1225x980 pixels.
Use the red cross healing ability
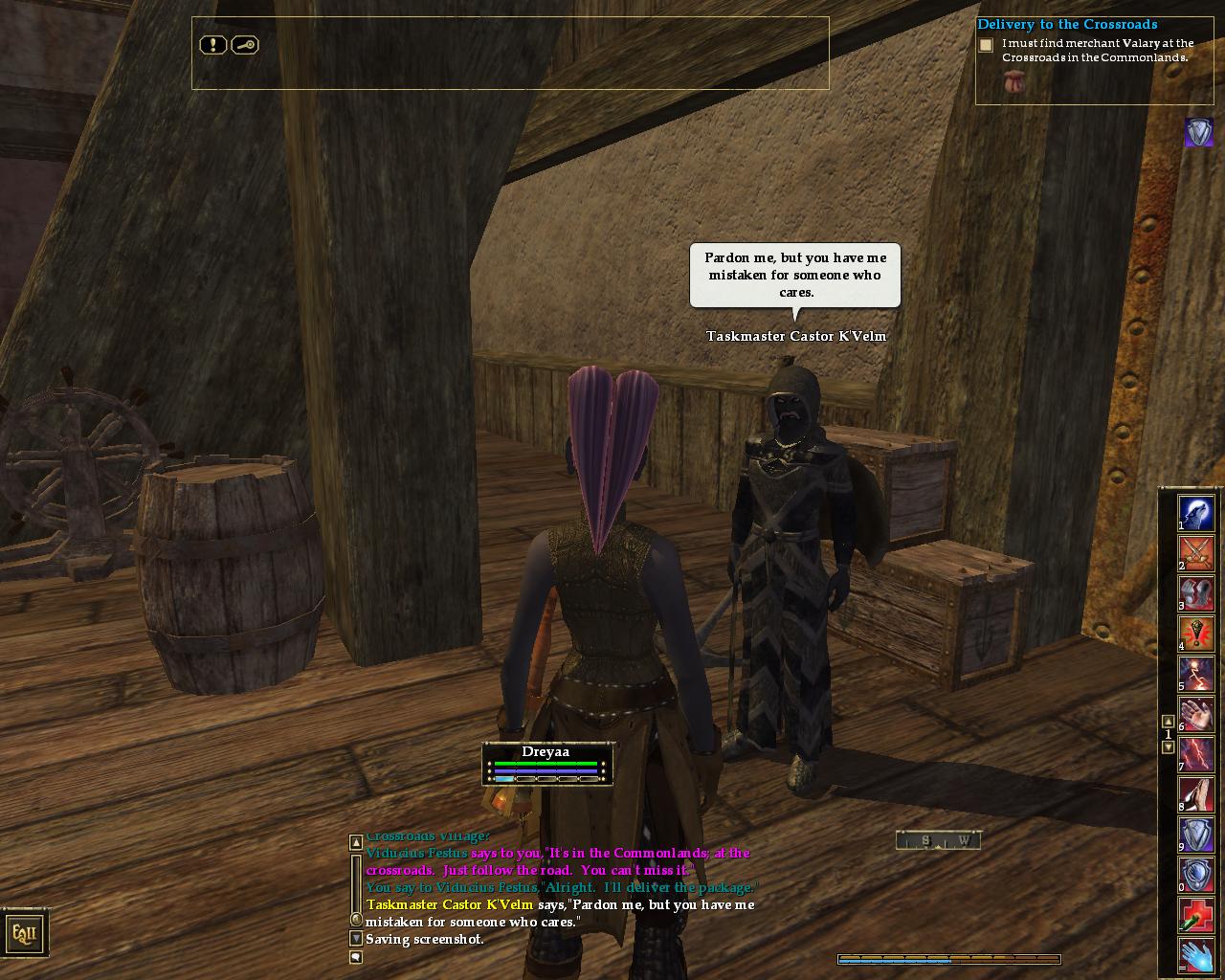1196,915
